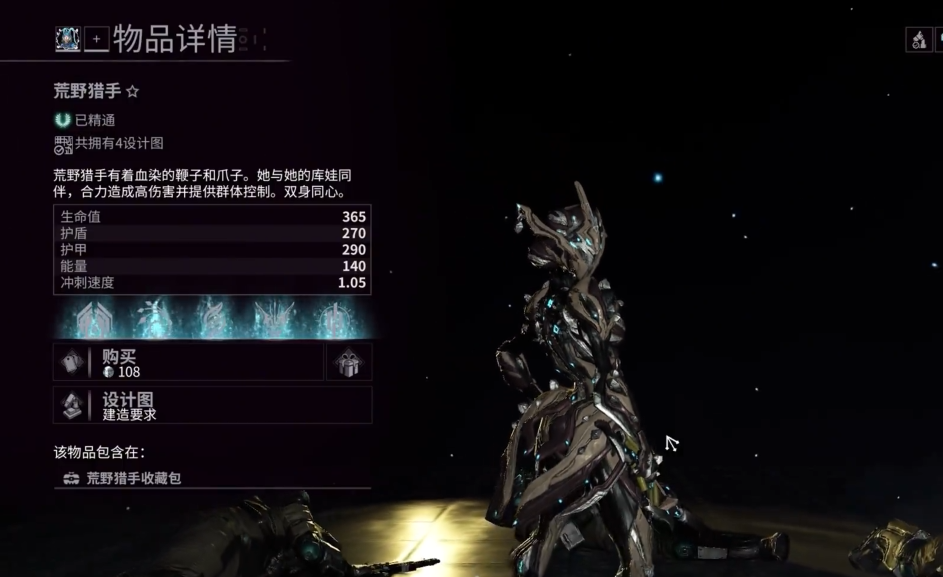Select the fourth ability icon with claws
943x577 pixels.
pos(273,318)
